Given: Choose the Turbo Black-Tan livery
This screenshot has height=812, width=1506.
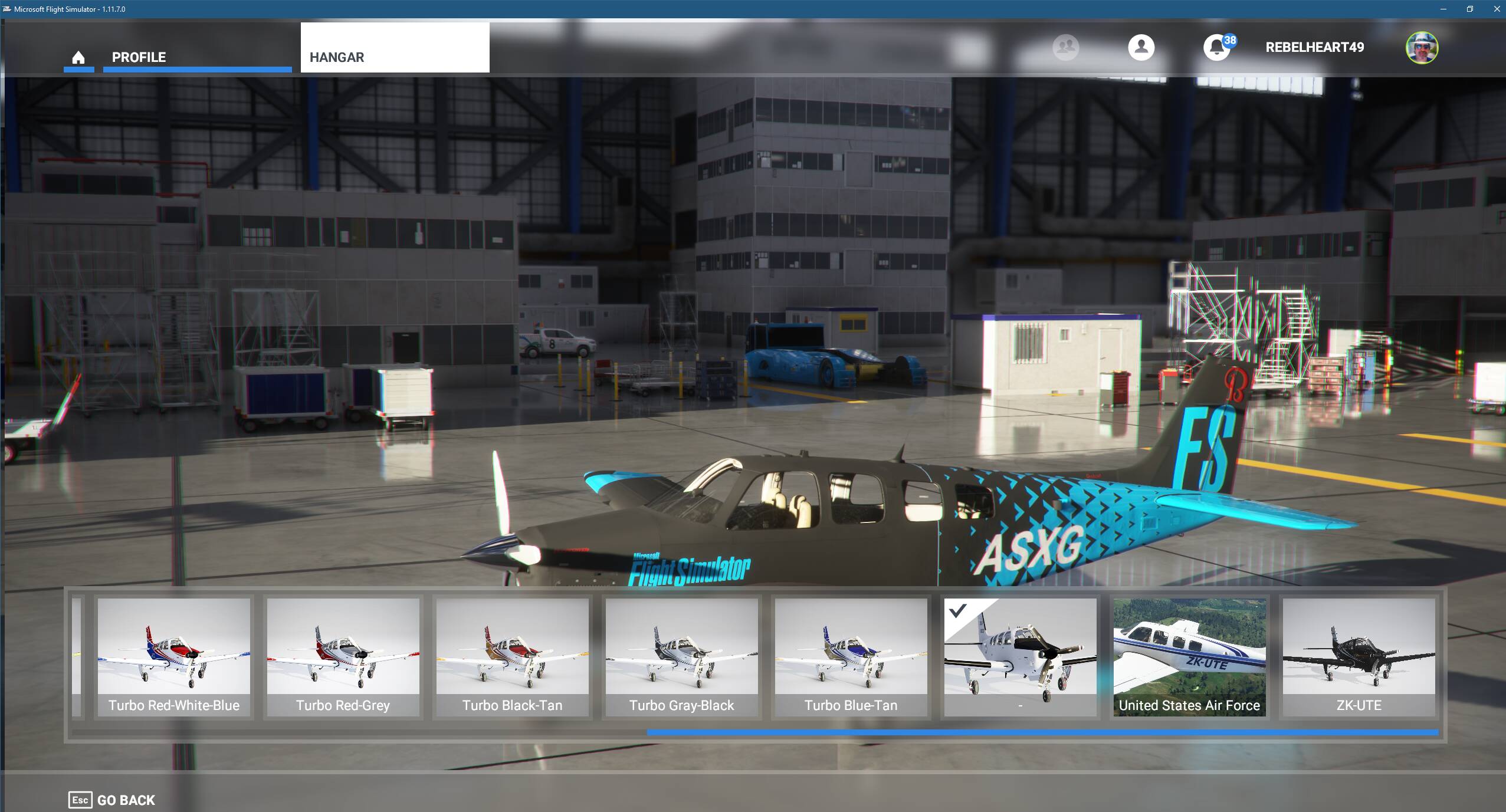Looking at the screenshot, I should 512,655.
